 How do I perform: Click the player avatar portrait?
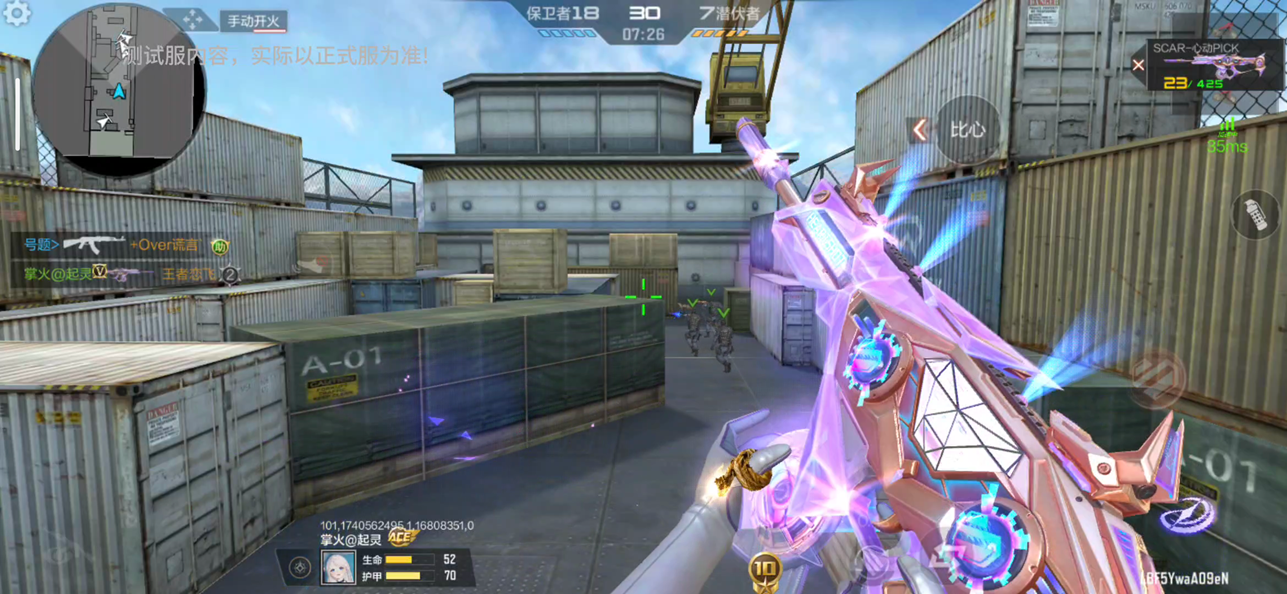pyautogui.click(x=338, y=568)
